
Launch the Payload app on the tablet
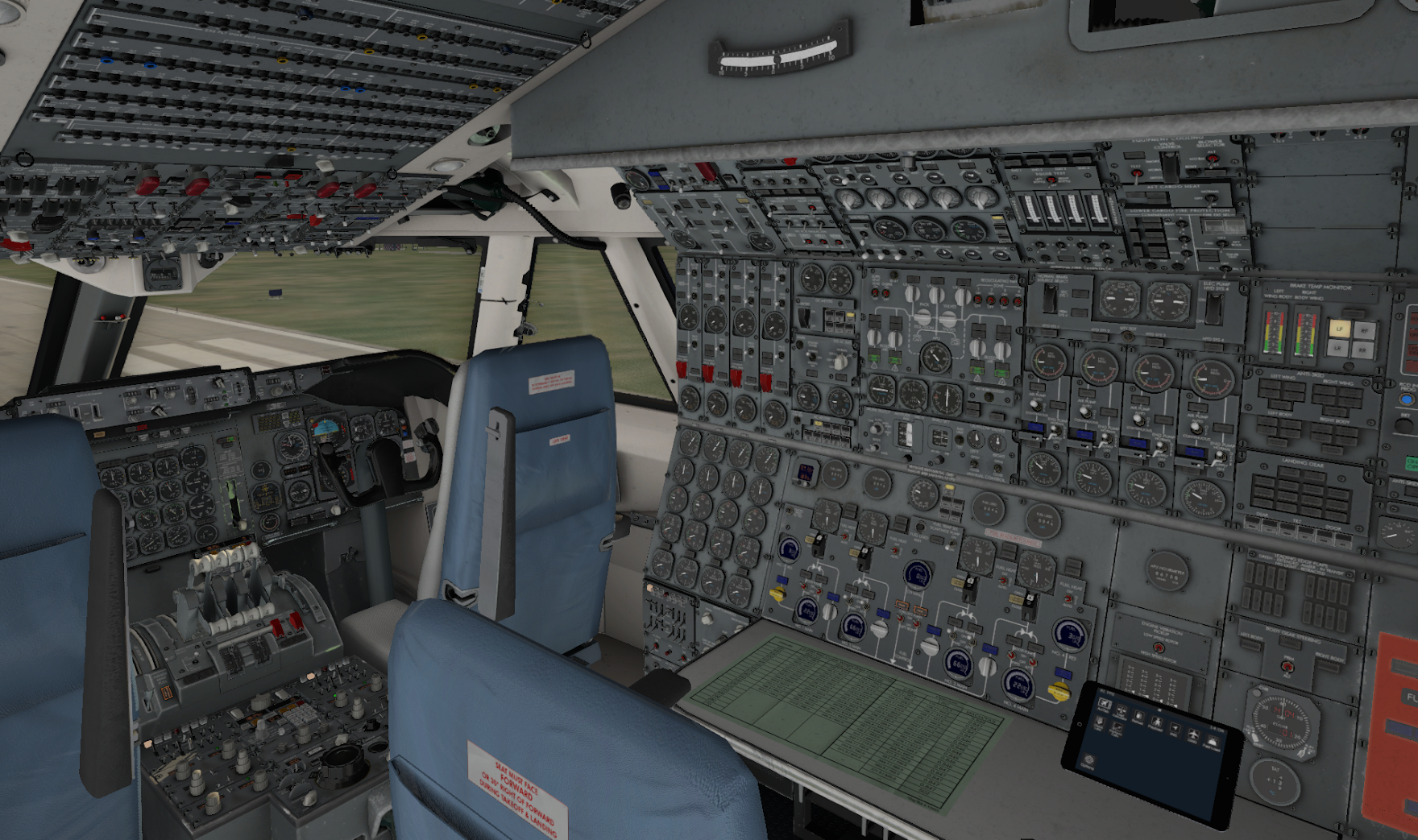tap(1157, 722)
